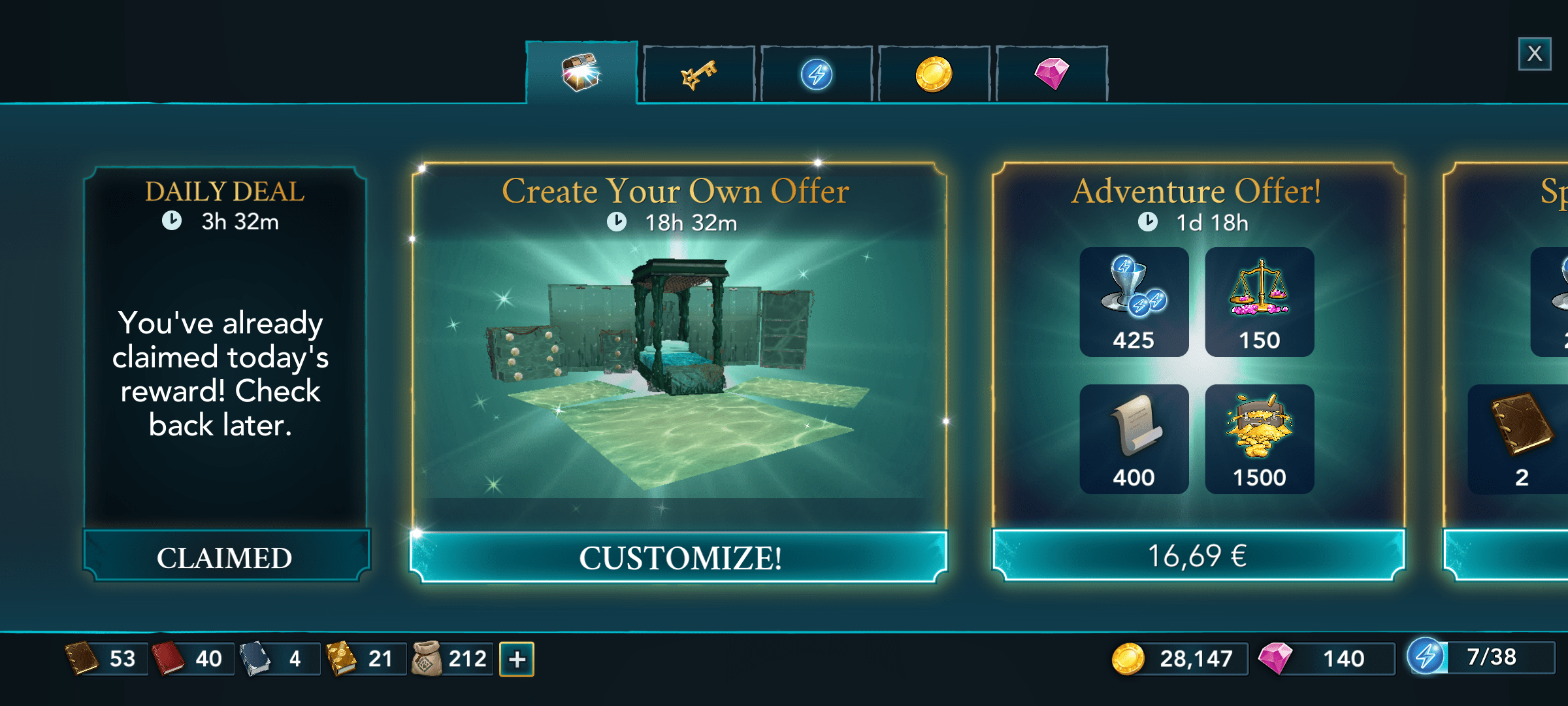Tap the gold coin balance counter
The image size is (1568, 706).
pos(1179,658)
